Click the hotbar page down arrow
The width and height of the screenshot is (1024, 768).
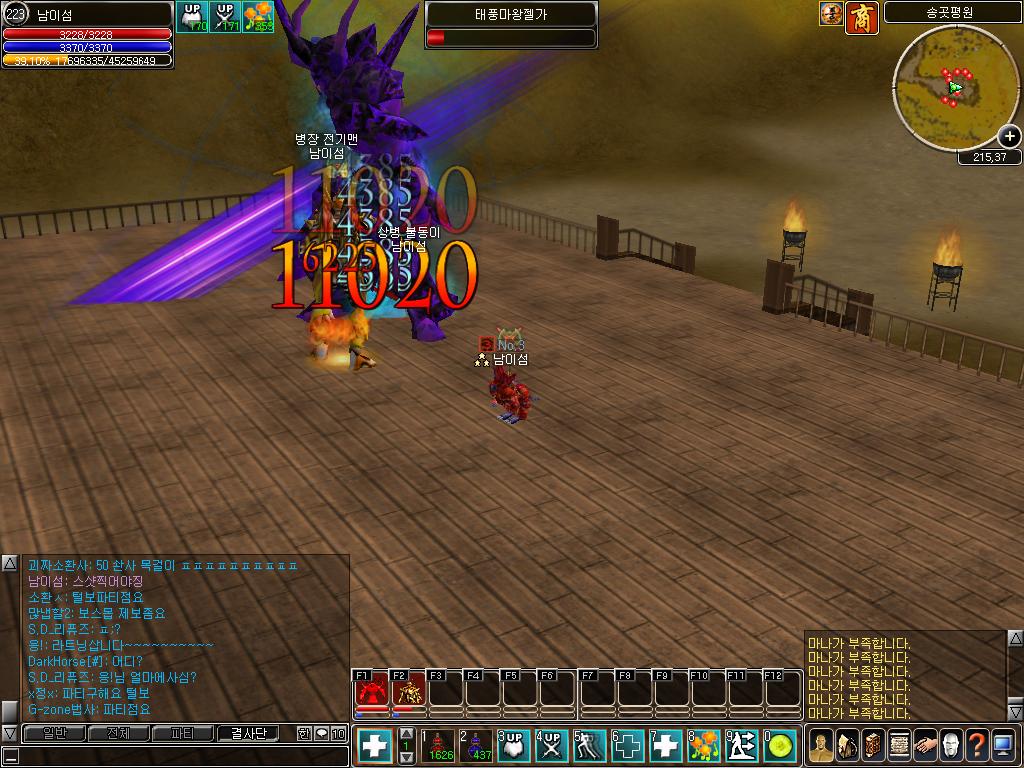point(406,758)
